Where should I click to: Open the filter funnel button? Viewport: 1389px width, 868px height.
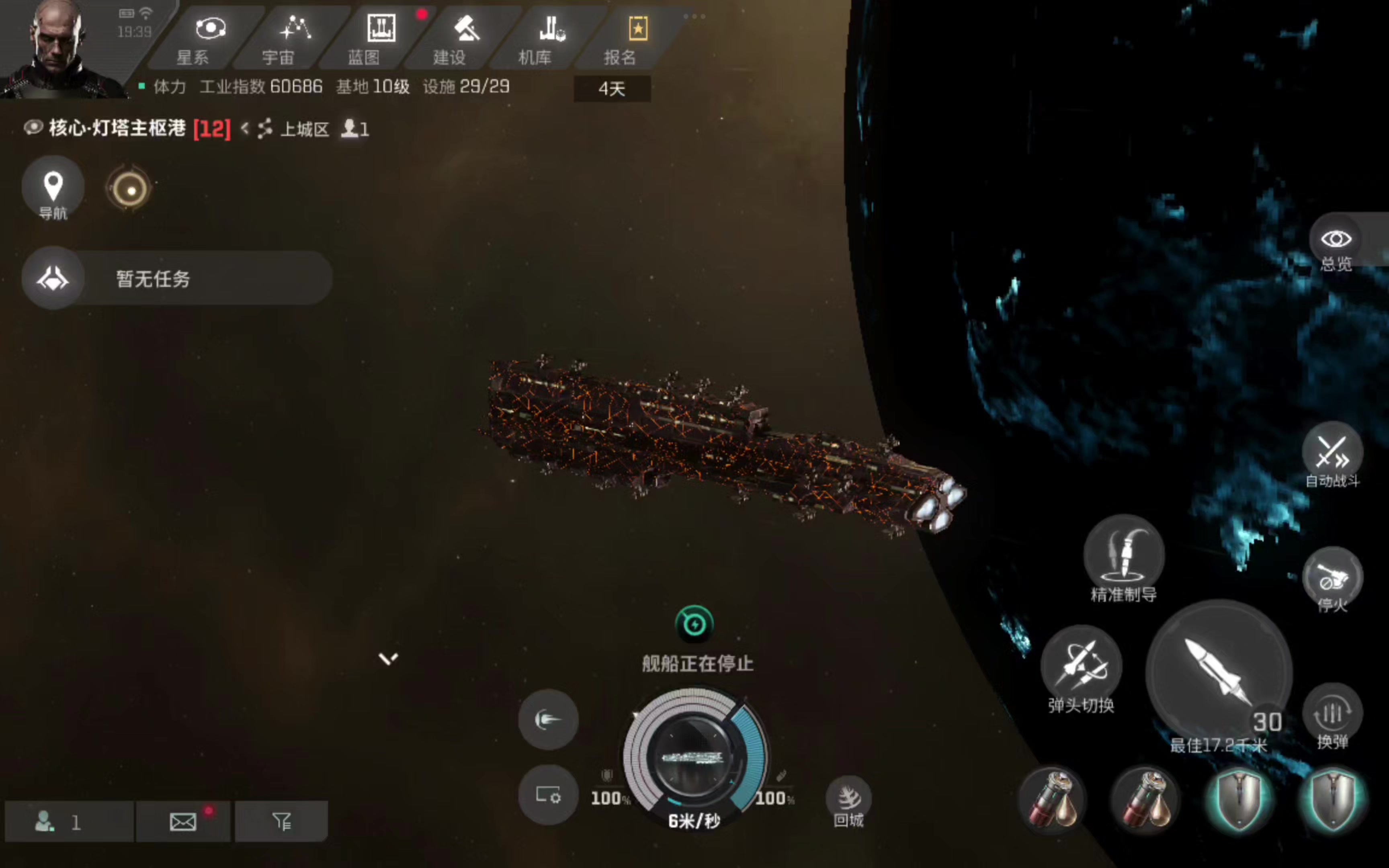(281, 822)
